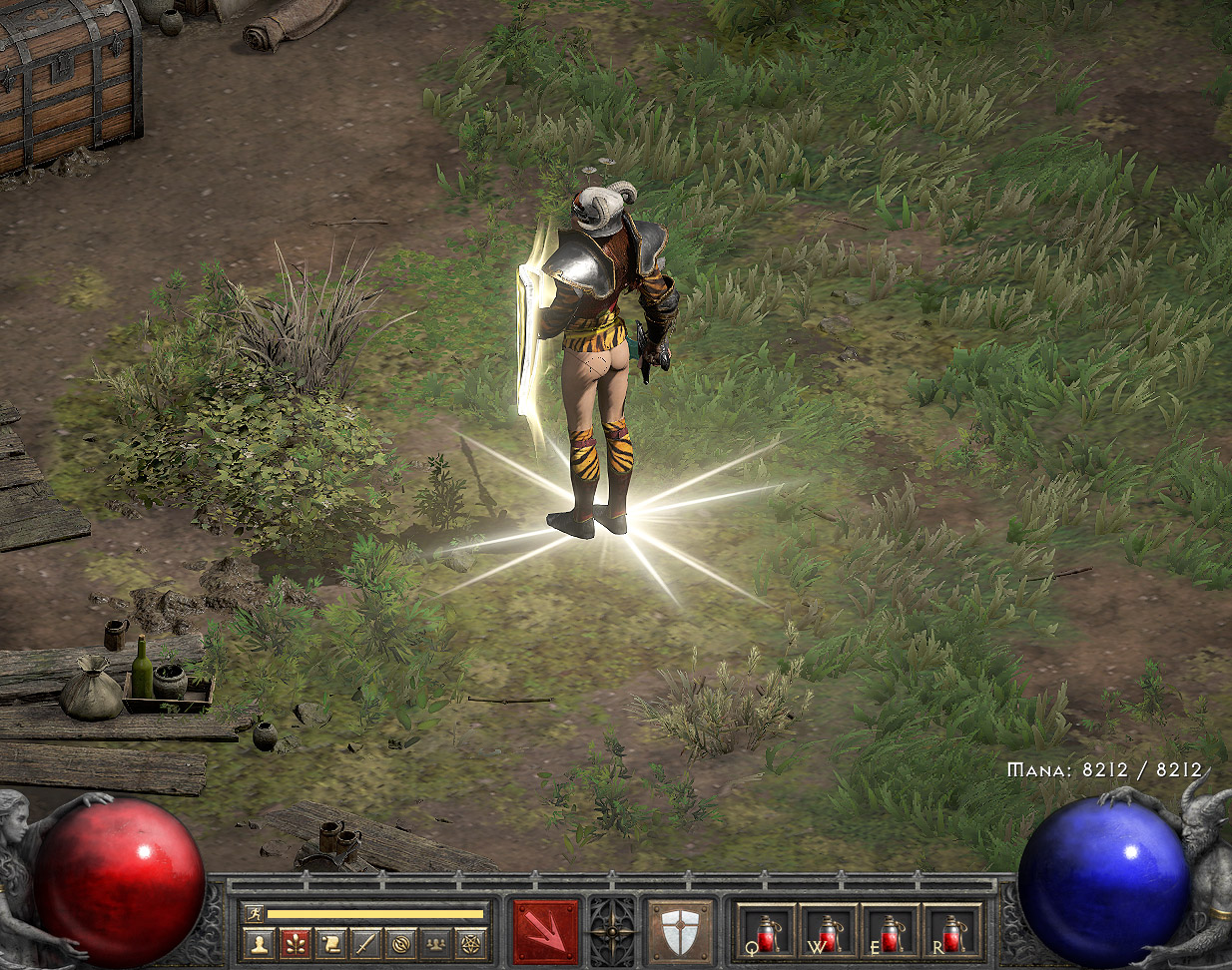Open the quest log scroll button
Image resolution: width=1232 pixels, height=970 pixels.
329,943
